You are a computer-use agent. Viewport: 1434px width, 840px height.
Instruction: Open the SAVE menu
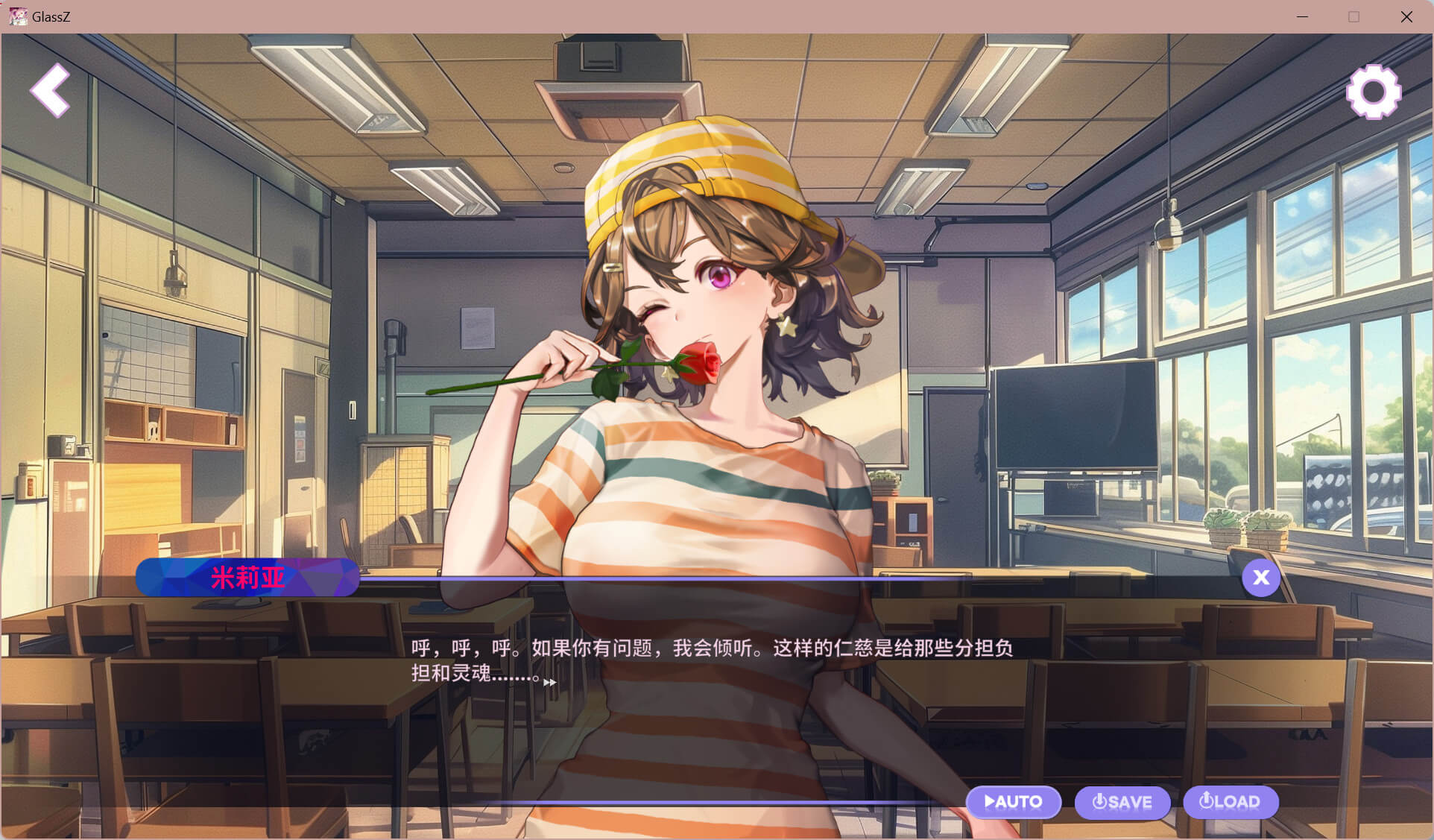pos(1122,802)
